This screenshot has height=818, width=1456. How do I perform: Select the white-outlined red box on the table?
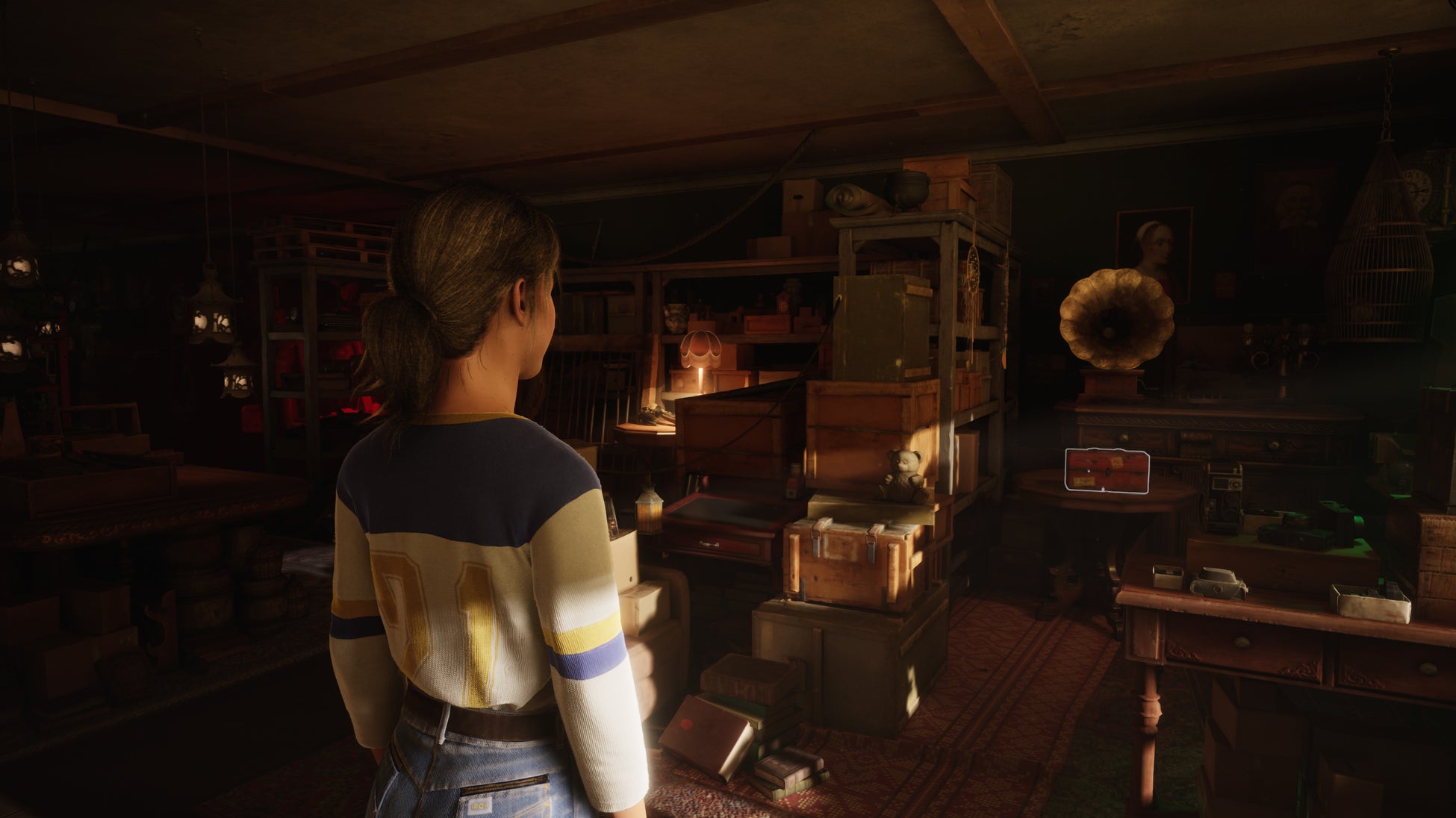click(x=1107, y=471)
